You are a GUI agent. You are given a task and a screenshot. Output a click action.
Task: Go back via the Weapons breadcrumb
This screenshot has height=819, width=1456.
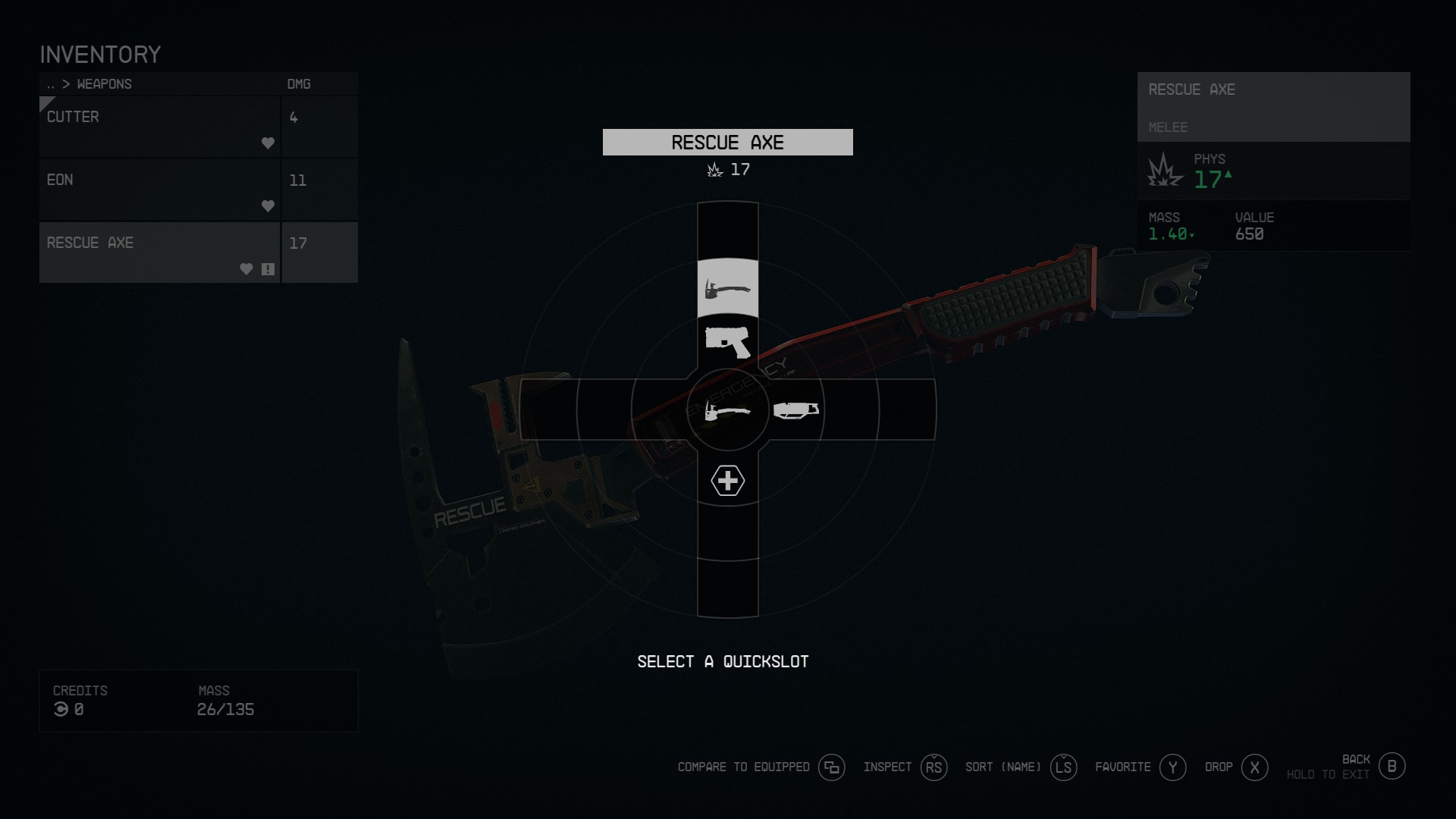104,84
